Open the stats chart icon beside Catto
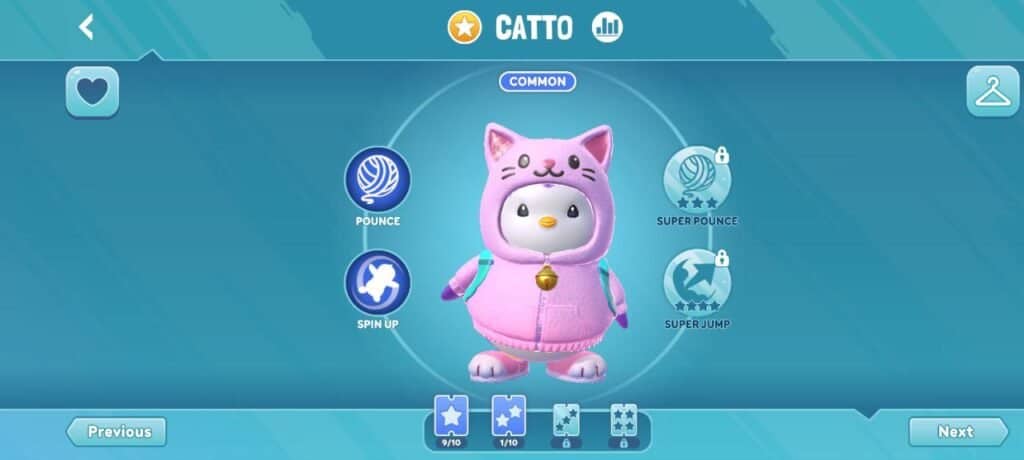1024x460 pixels. pos(606,28)
